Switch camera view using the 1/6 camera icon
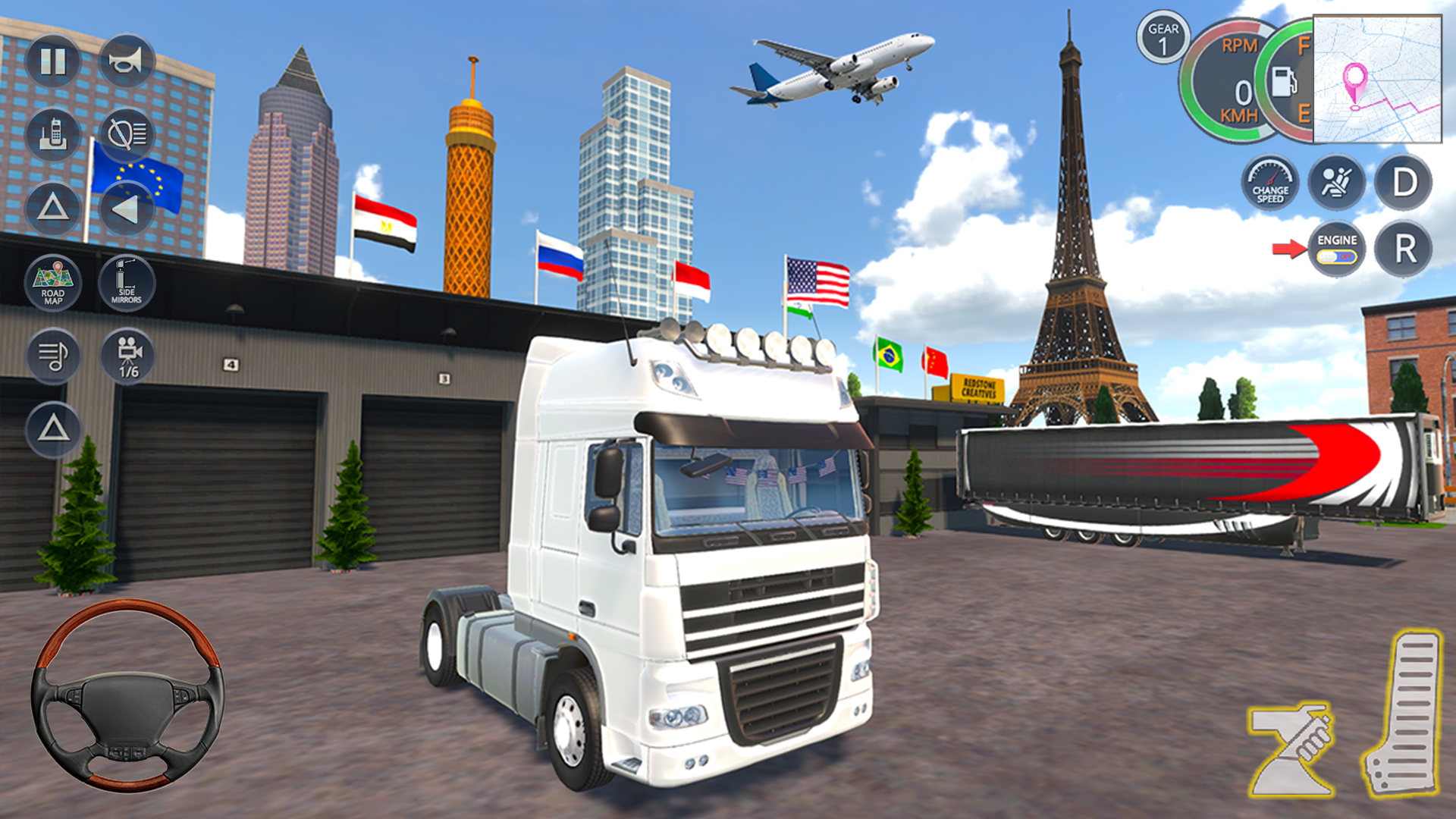The width and height of the screenshot is (1456, 819). pos(127,356)
